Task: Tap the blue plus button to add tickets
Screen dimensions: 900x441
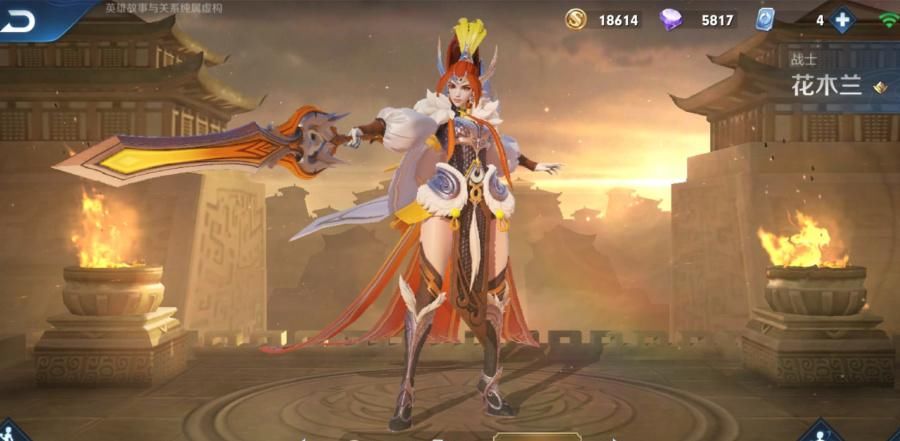Action: pyautogui.click(x=843, y=19)
